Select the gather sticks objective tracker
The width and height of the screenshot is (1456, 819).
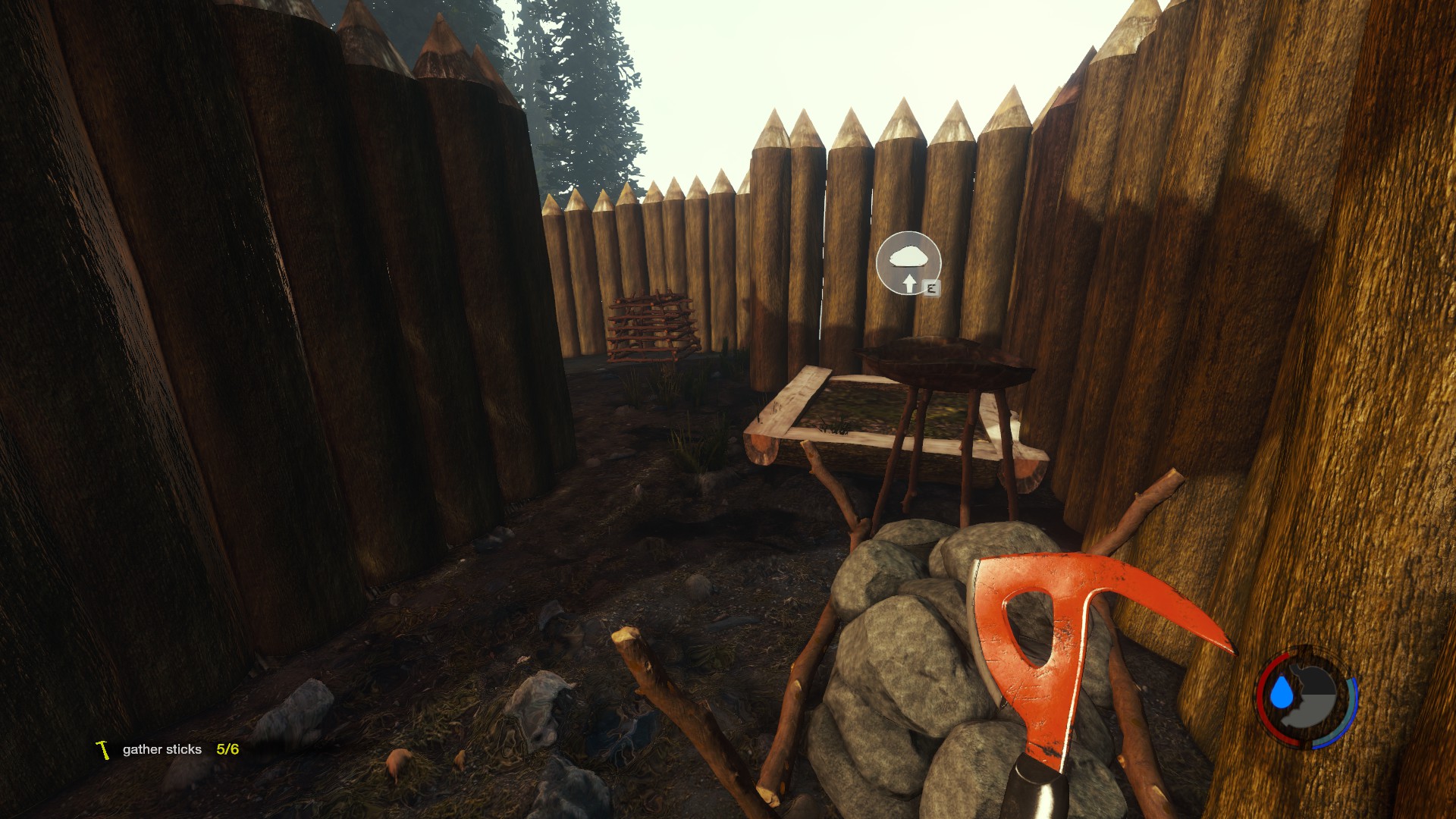pos(168,749)
